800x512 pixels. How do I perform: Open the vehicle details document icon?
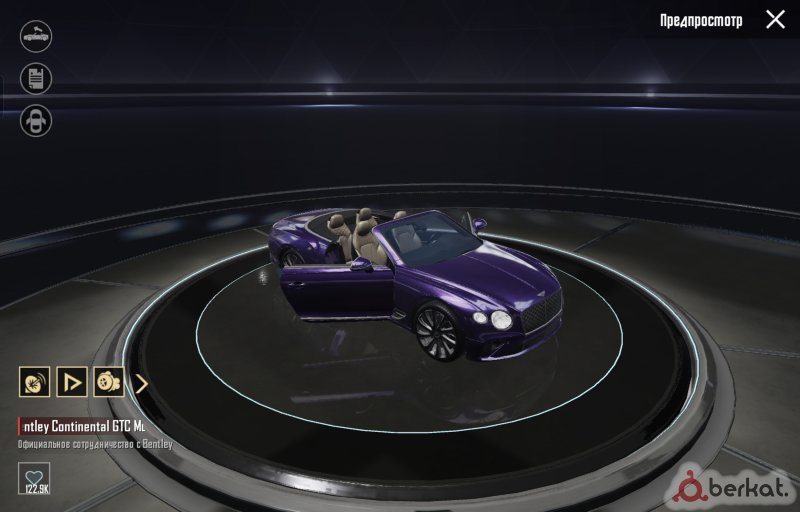36,79
